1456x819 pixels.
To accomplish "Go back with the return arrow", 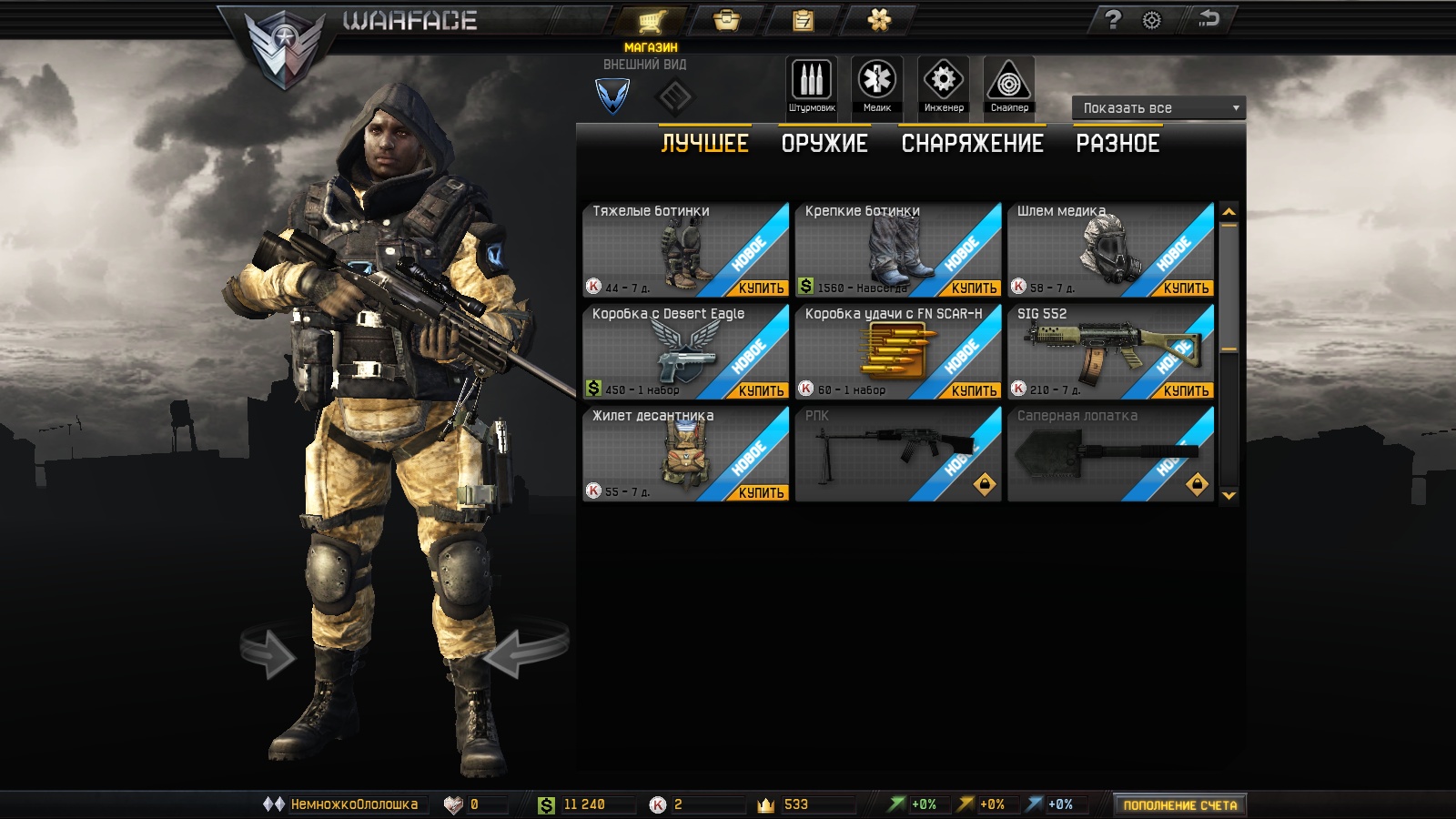I will (x=1209, y=19).
